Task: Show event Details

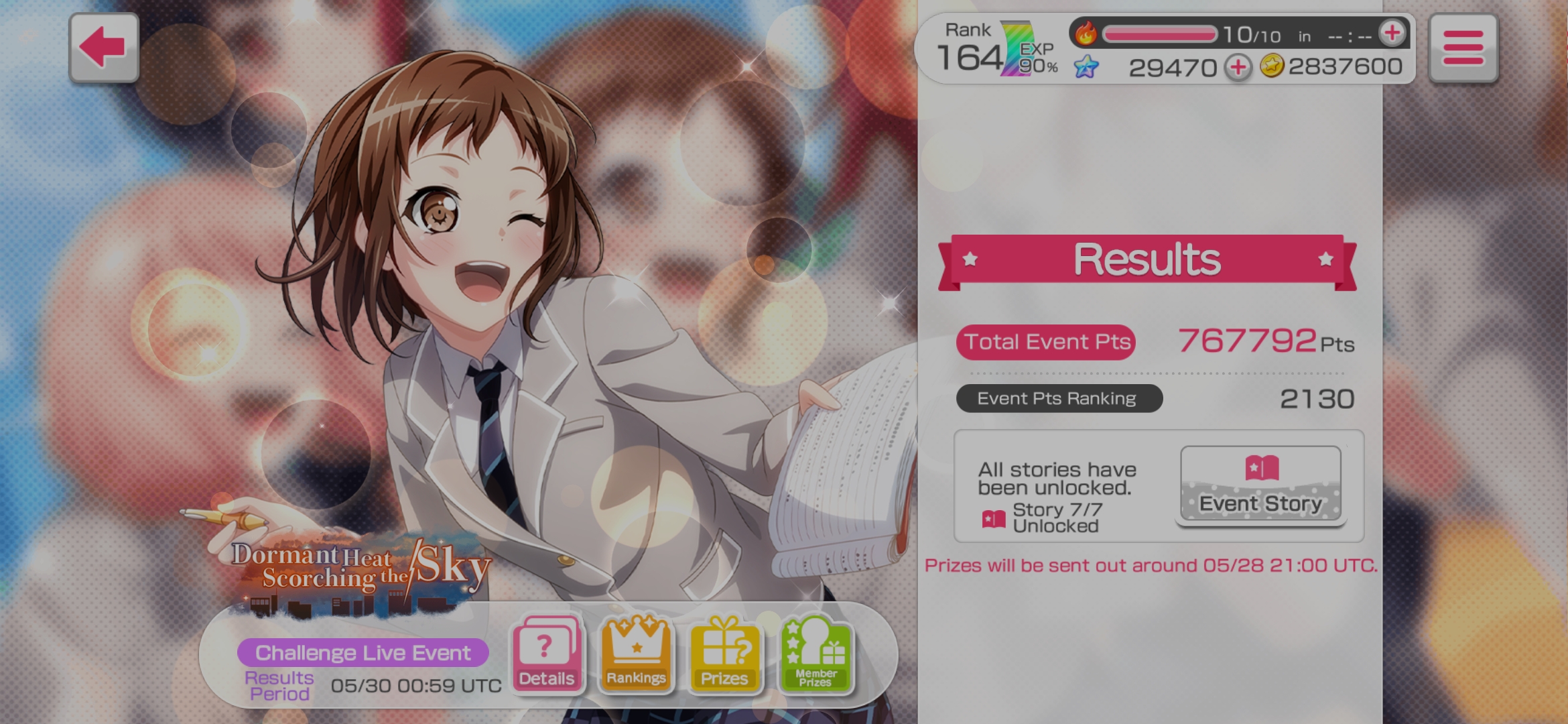Action: (547, 655)
